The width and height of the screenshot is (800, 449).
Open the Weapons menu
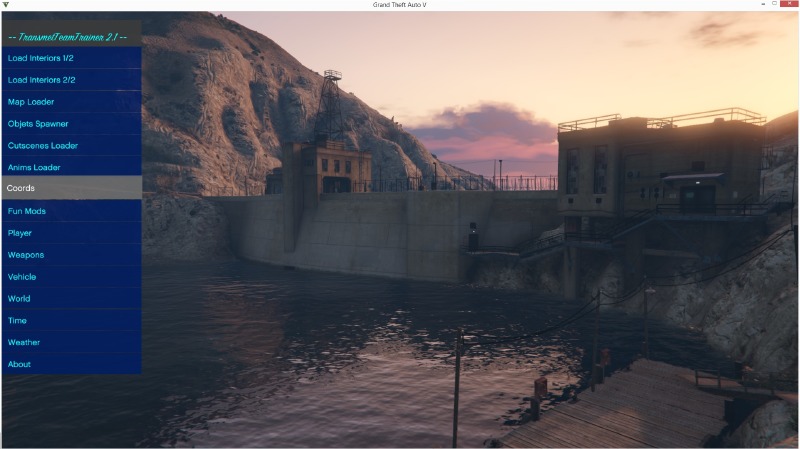[70, 255]
